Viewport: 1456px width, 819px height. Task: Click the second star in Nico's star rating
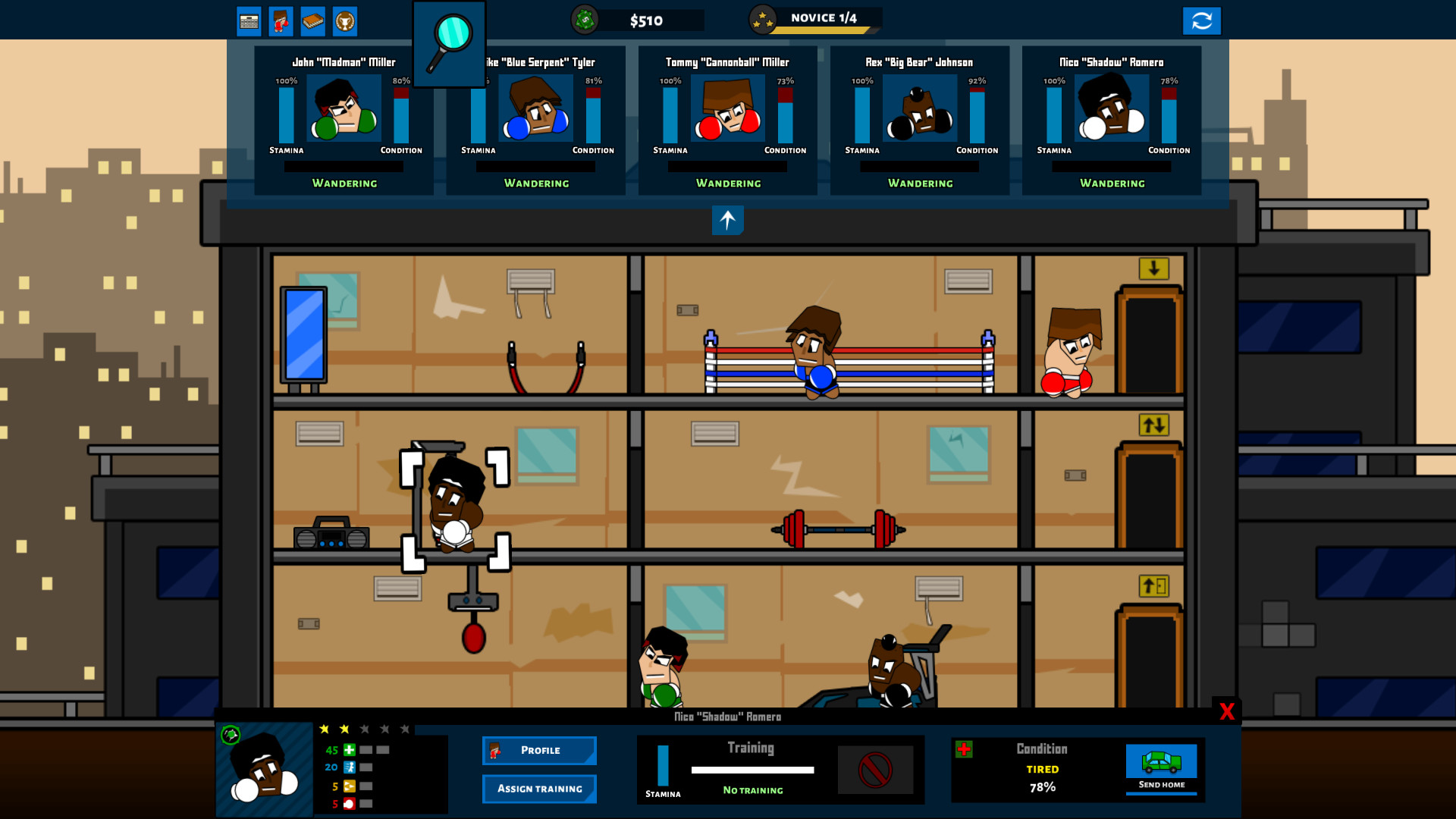[x=344, y=728]
